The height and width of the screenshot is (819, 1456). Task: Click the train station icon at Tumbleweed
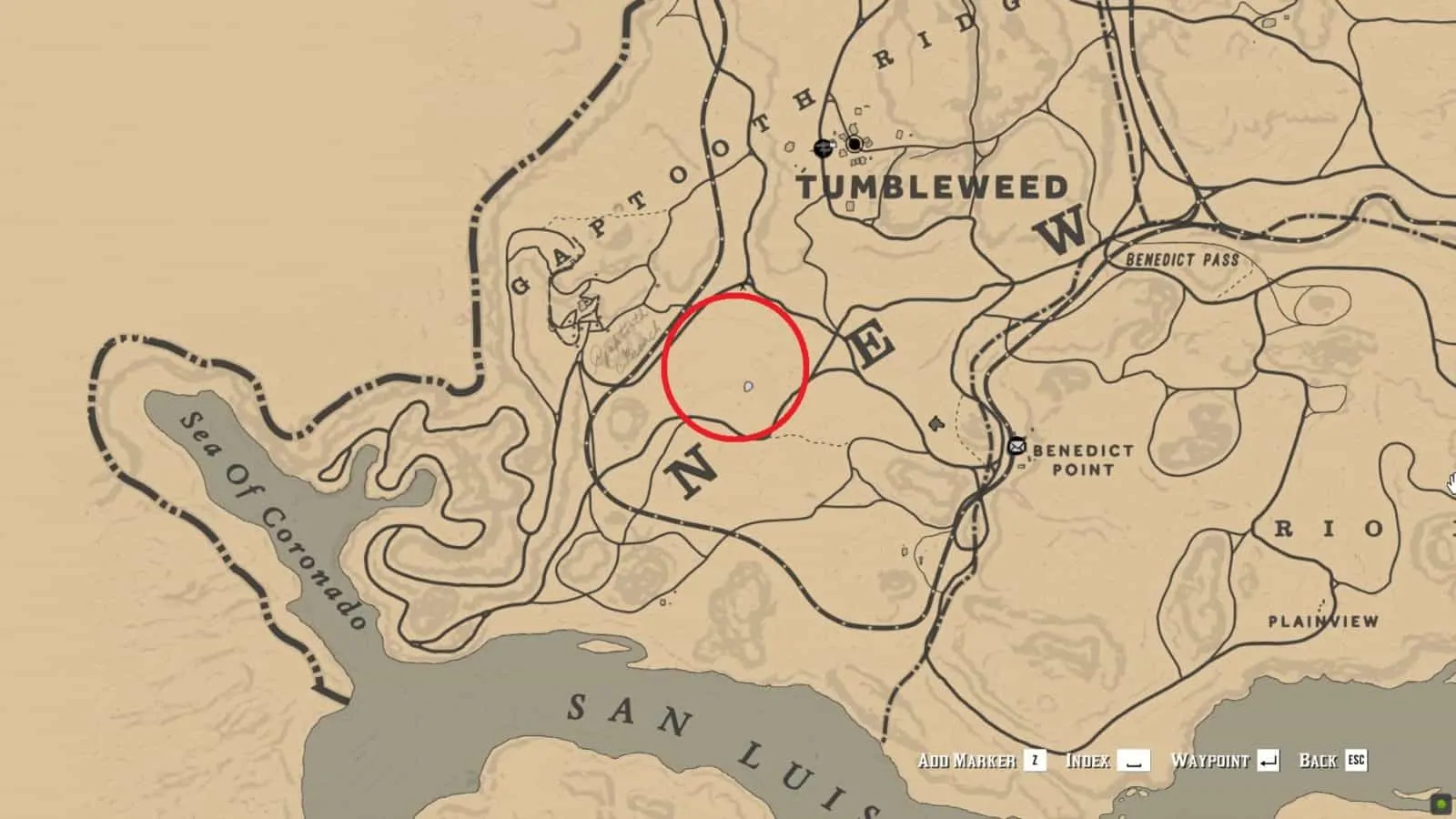point(824,147)
